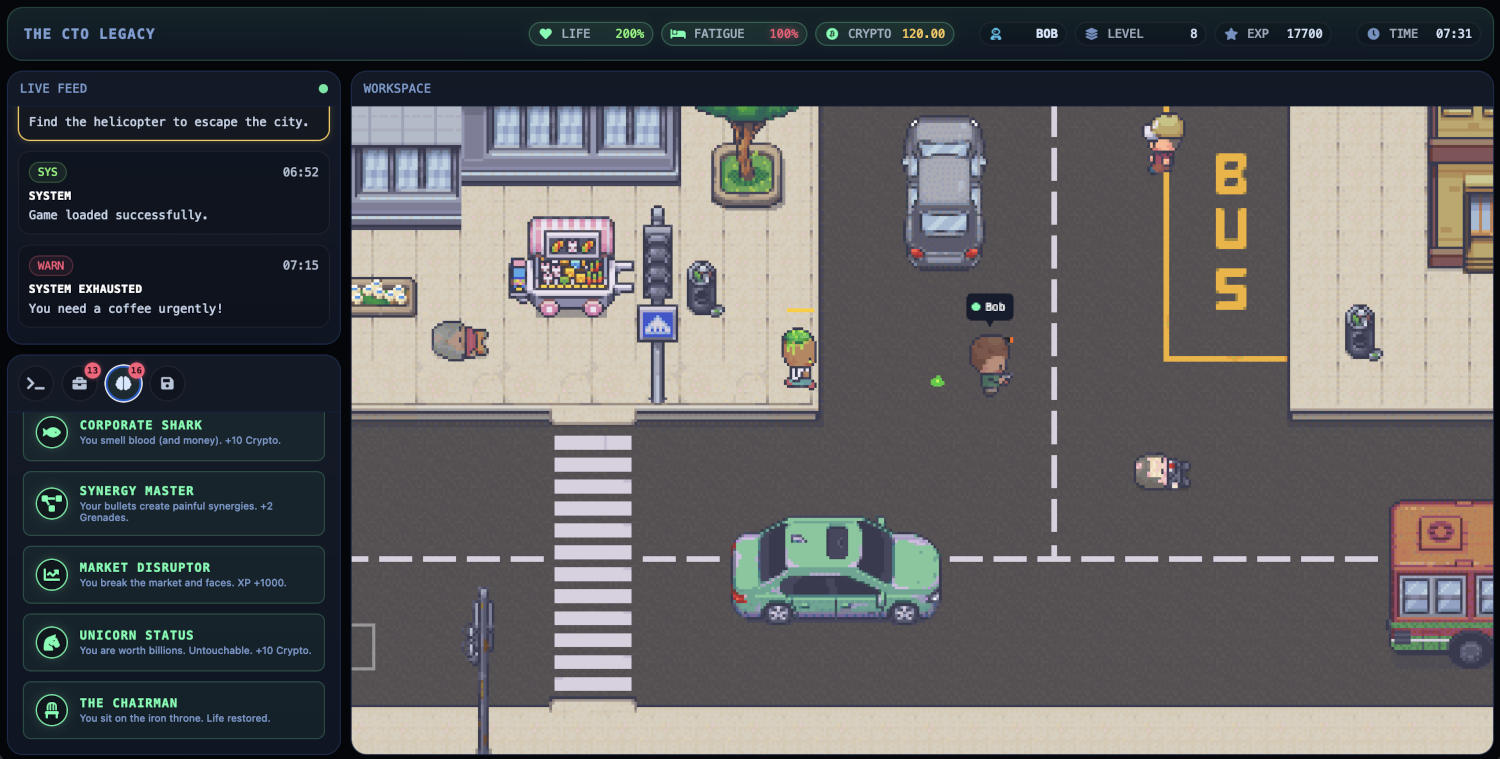Choose the Synergy Master perk
This screenshot has width=1500, height=759.
(x=174, y=503)
